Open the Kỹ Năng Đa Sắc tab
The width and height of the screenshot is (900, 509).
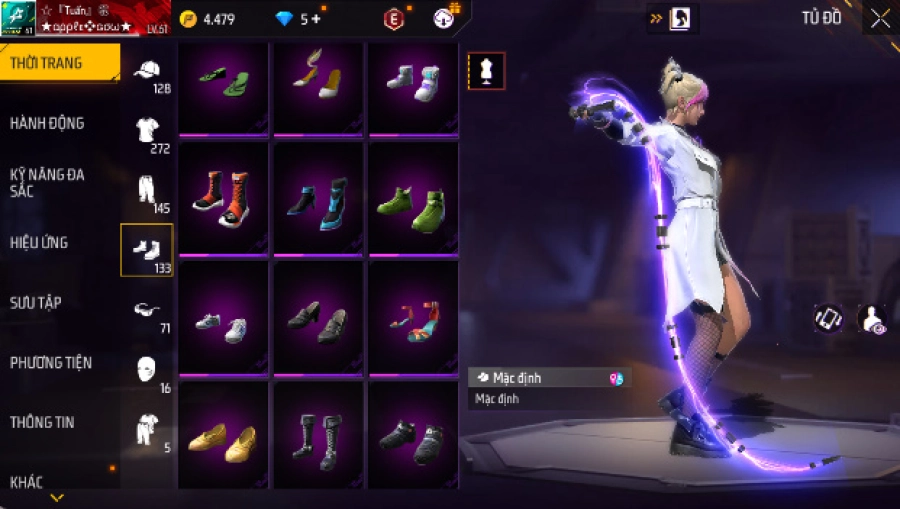coord(47,182)
